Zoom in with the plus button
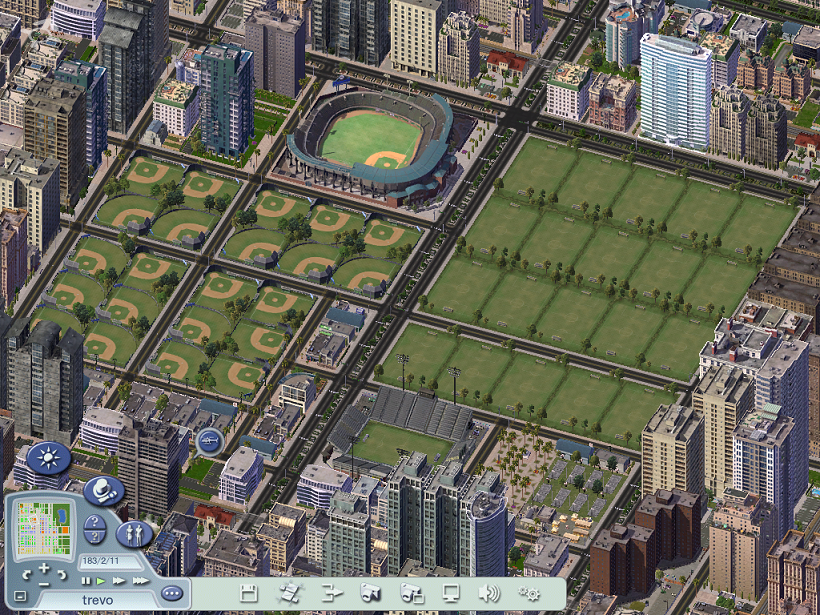The width and height of the screenshot is (820, 615). (44, 569)
